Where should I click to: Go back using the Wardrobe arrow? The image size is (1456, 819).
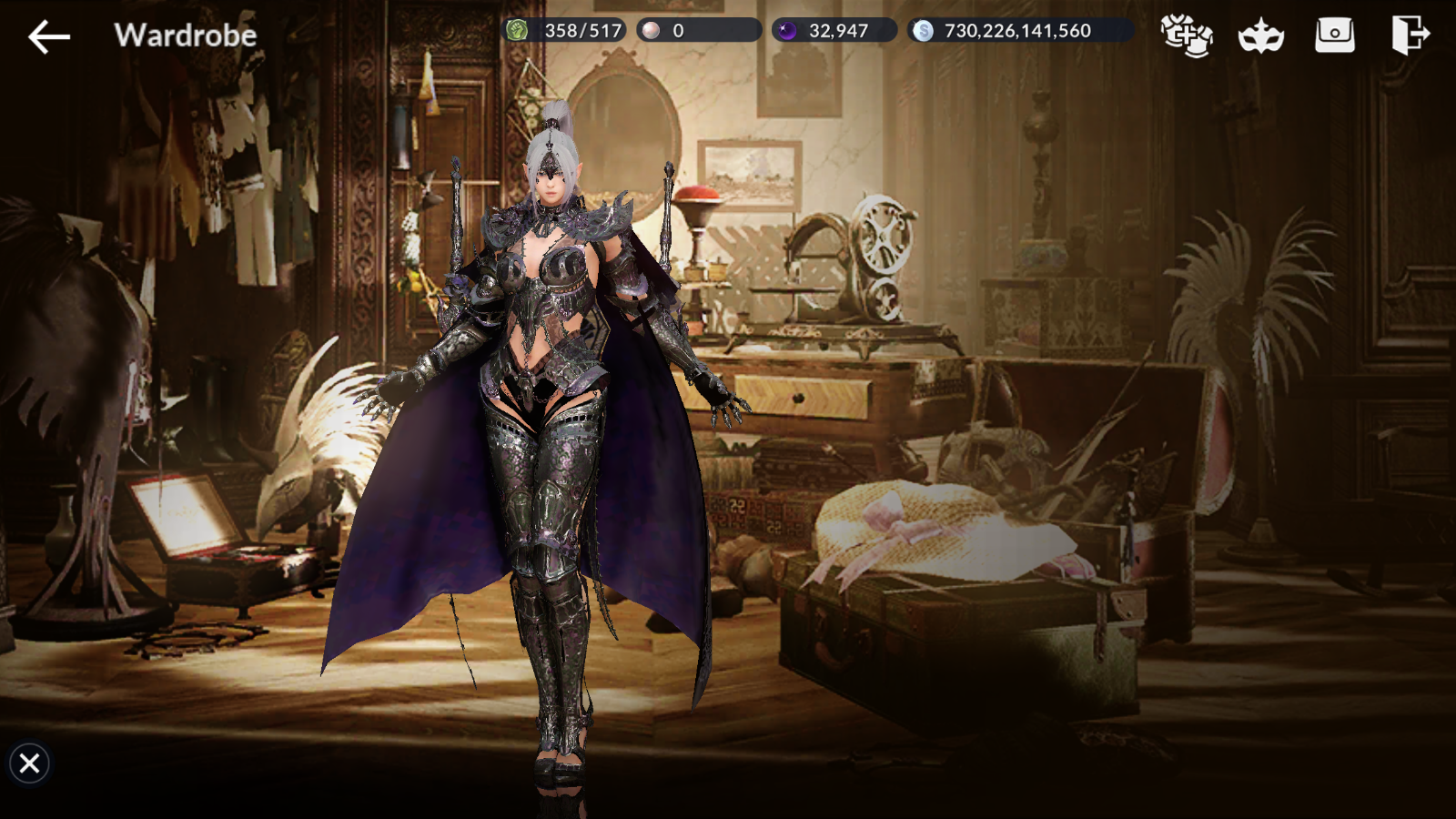pos(49,36)
